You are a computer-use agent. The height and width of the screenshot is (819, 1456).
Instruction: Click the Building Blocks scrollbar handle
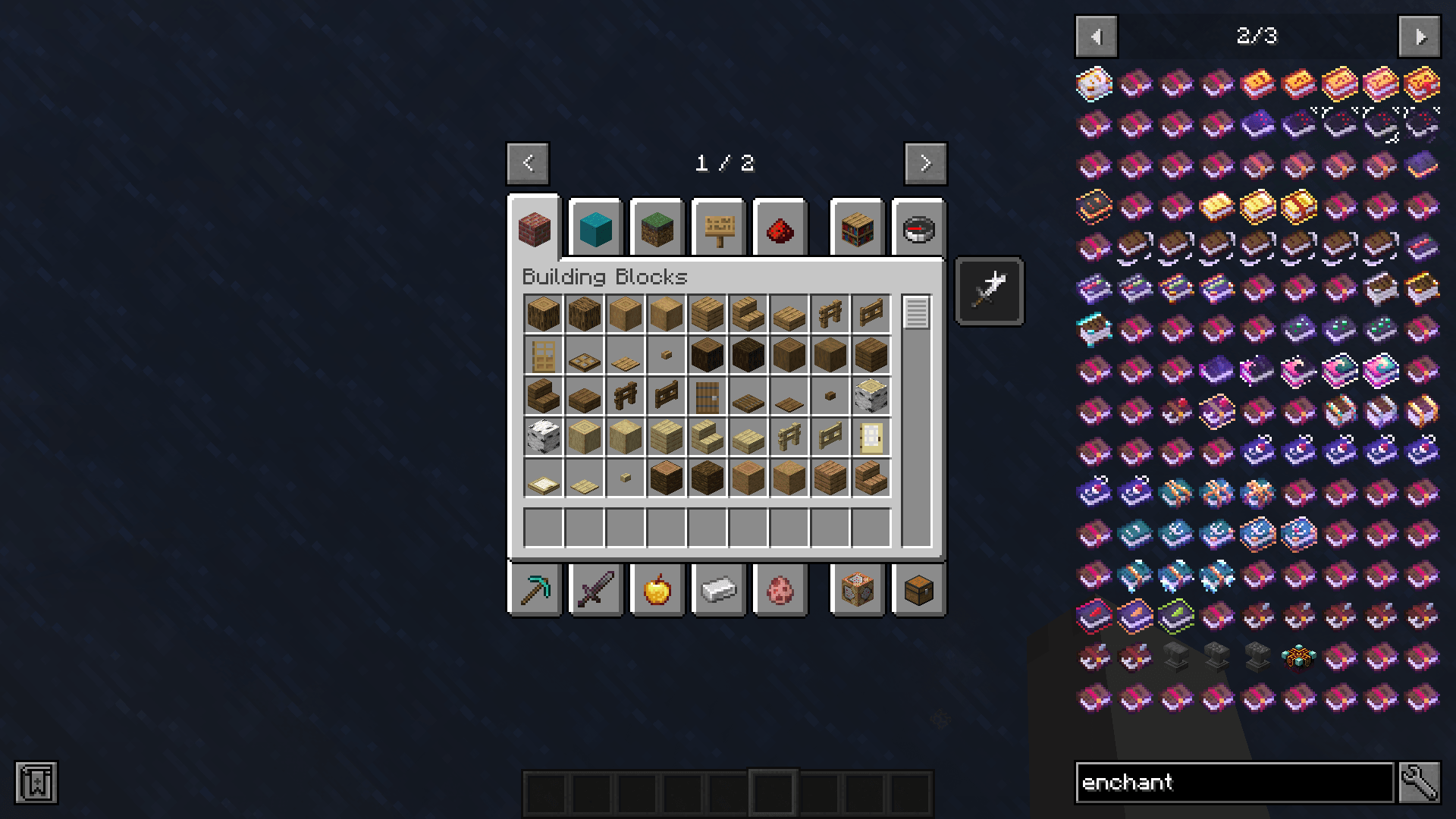coord(918,311)
